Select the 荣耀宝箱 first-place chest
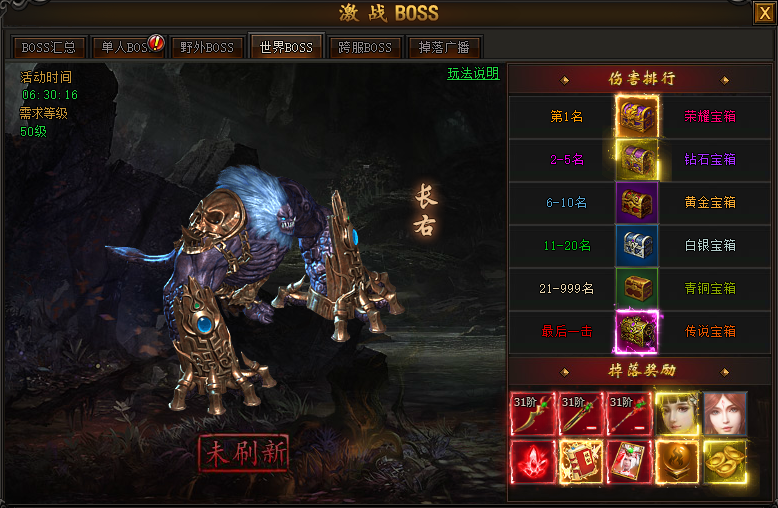Screen dimensions: 778x508 pyautogui.click(x=636, y=116)
